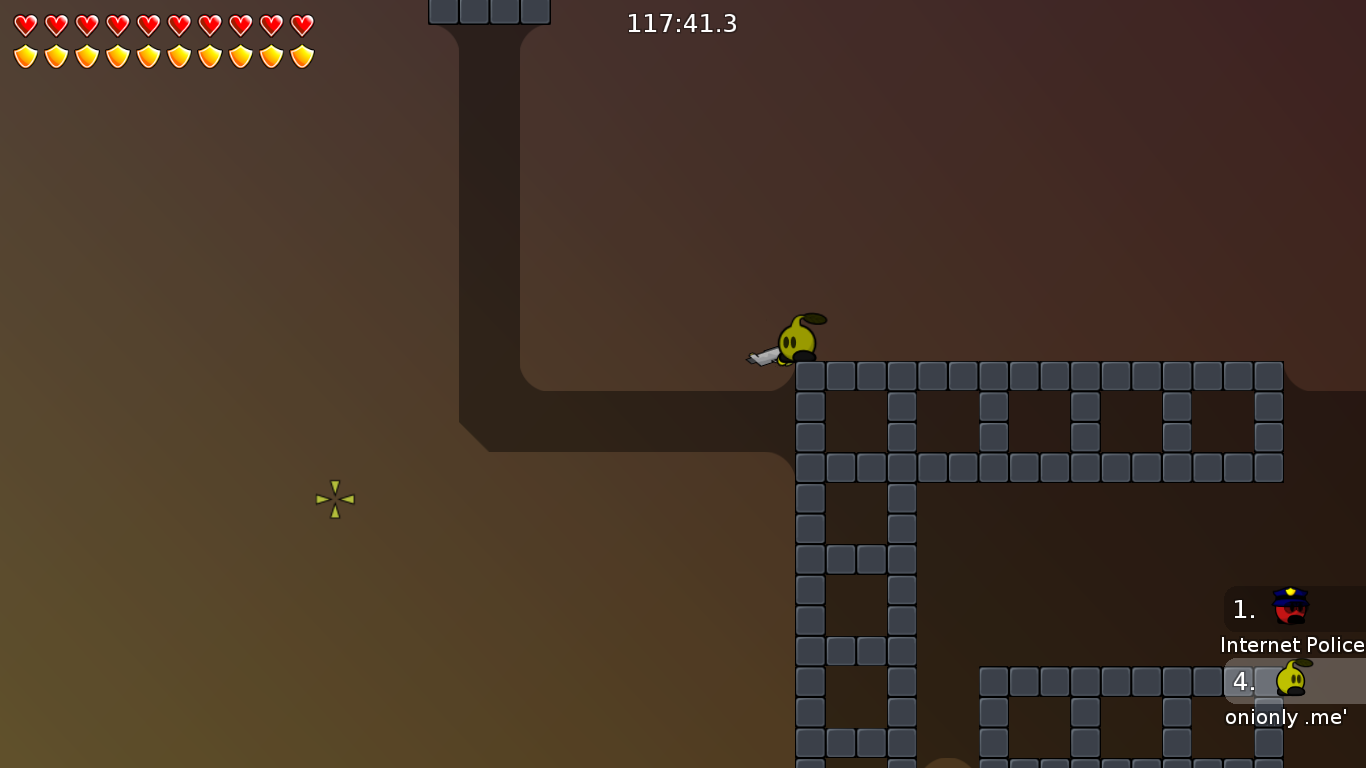
Task: Click the tile blocks hanging at the top
Action: (489, 12)
